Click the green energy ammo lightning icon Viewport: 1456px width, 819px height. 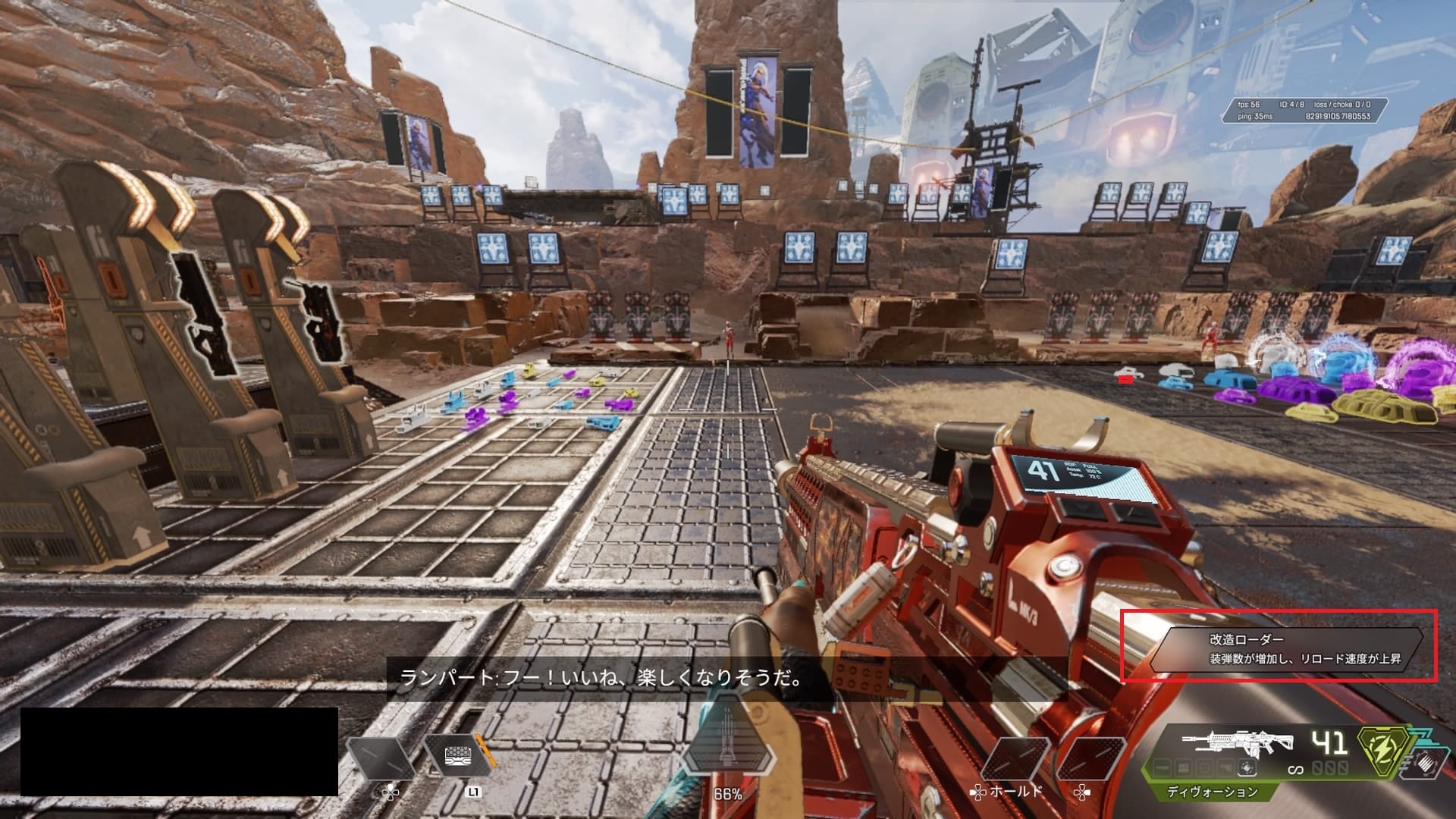(x=1381, y=757)
